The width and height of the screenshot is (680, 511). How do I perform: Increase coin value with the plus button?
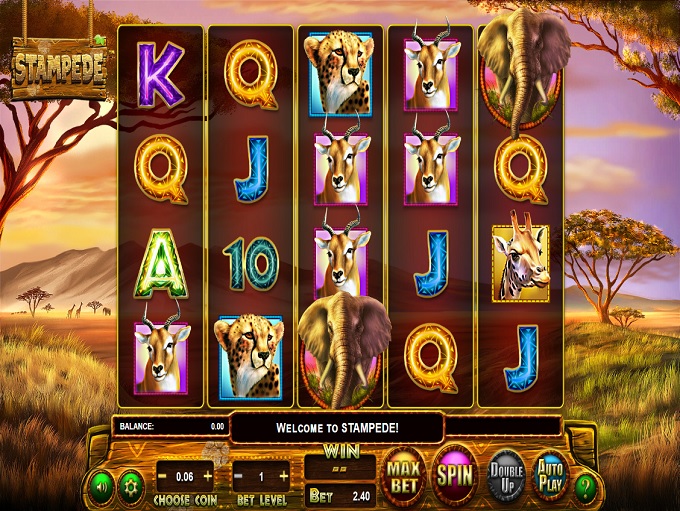[208, 476]
